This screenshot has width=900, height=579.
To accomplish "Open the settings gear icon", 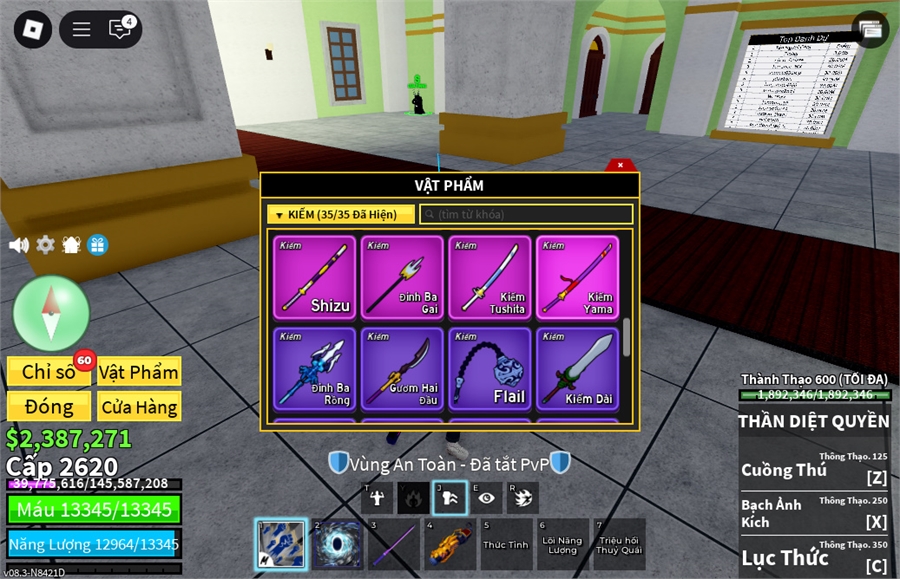I will [45, 245].
